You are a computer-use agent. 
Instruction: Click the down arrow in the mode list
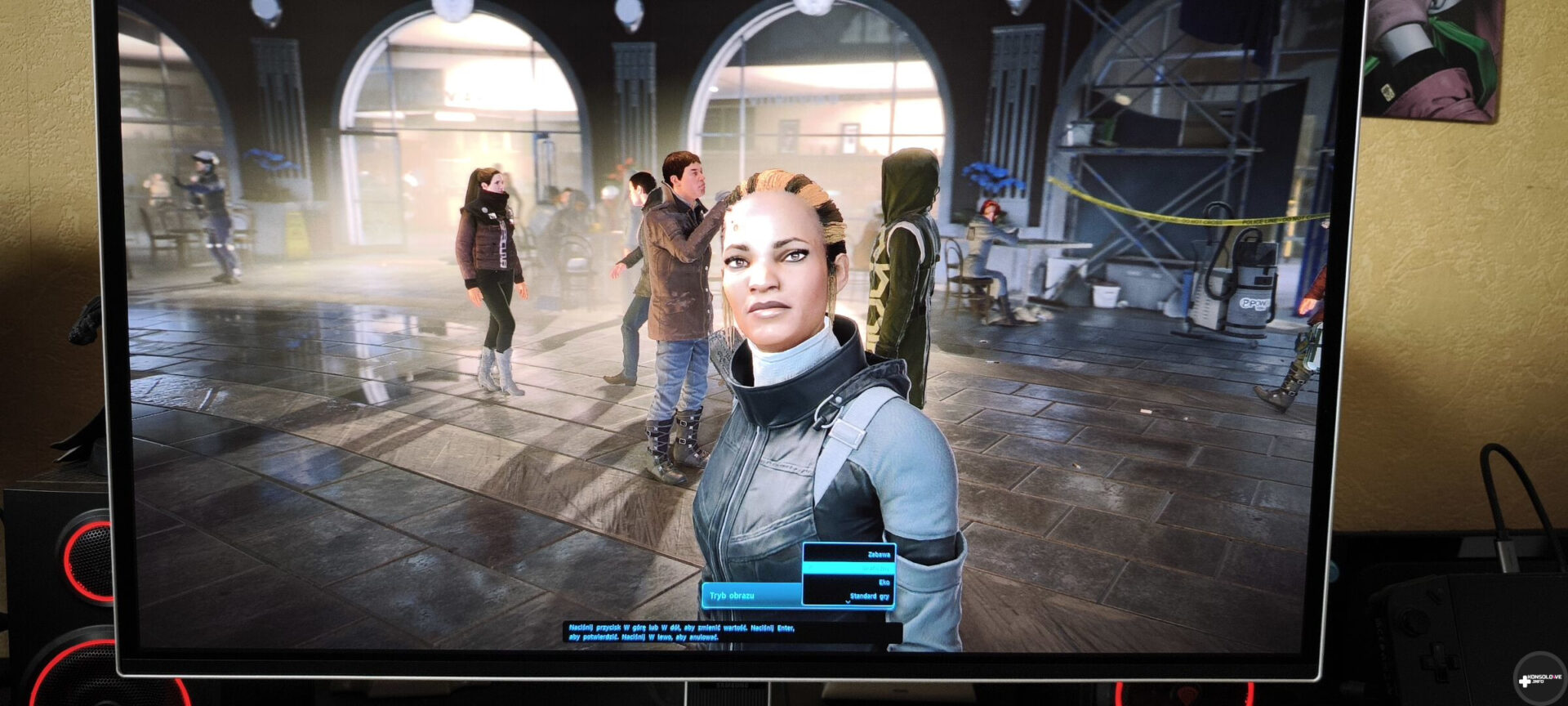(848, 603)
